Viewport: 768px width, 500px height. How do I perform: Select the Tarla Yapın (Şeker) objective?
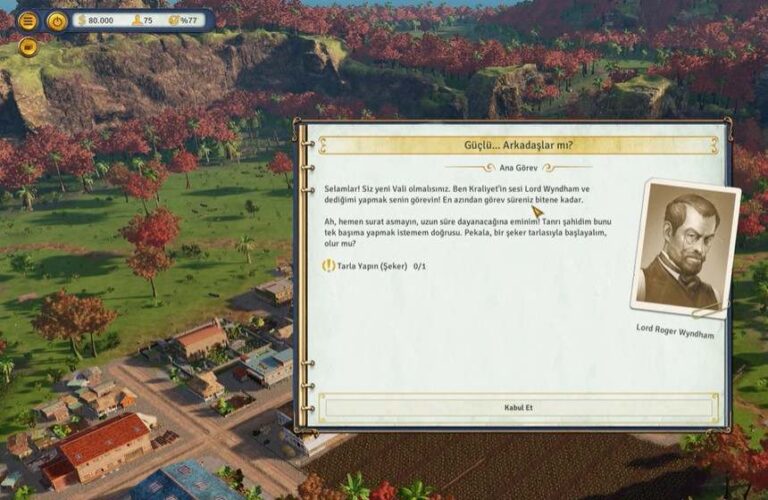(x=372, y=266)
